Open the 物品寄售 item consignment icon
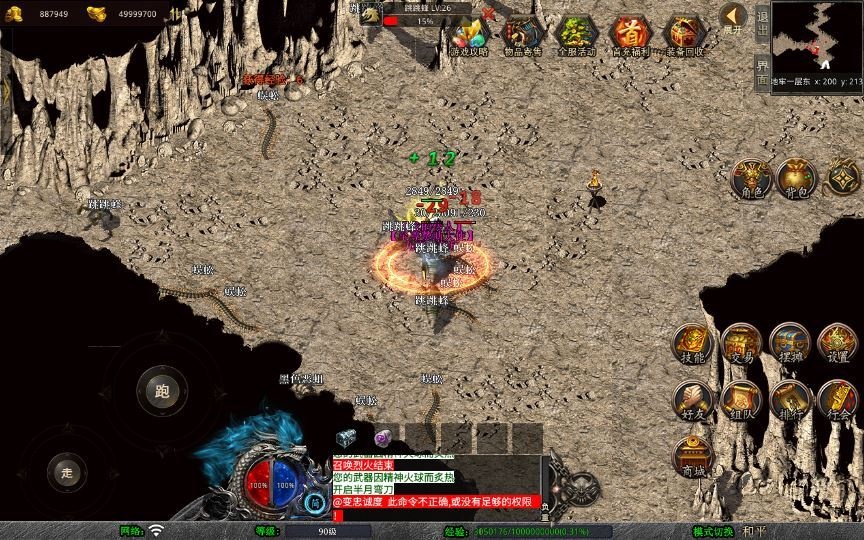 [x=523, y=34]
